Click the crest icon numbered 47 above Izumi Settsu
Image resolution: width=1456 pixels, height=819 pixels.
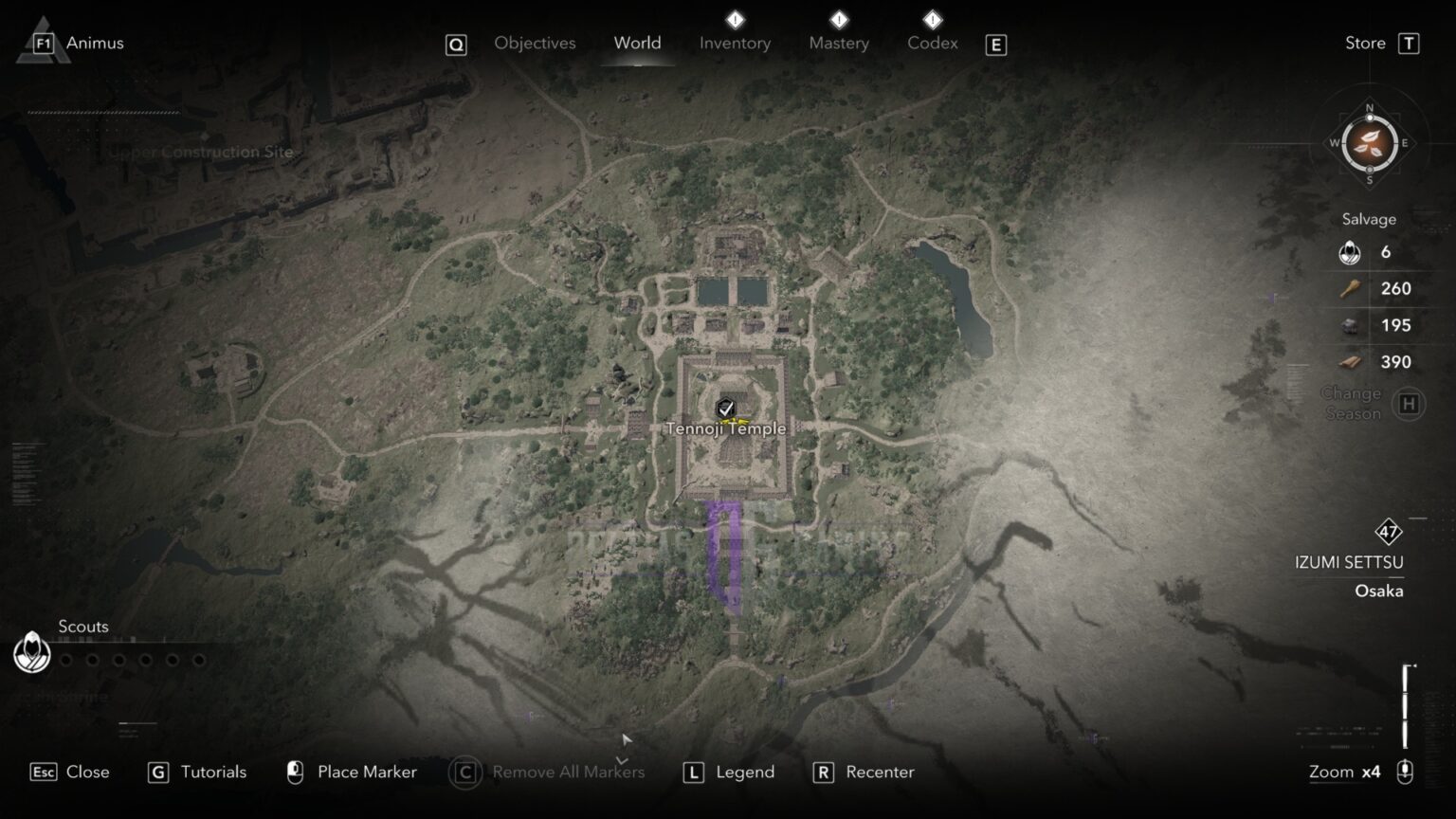[1388, 533]
